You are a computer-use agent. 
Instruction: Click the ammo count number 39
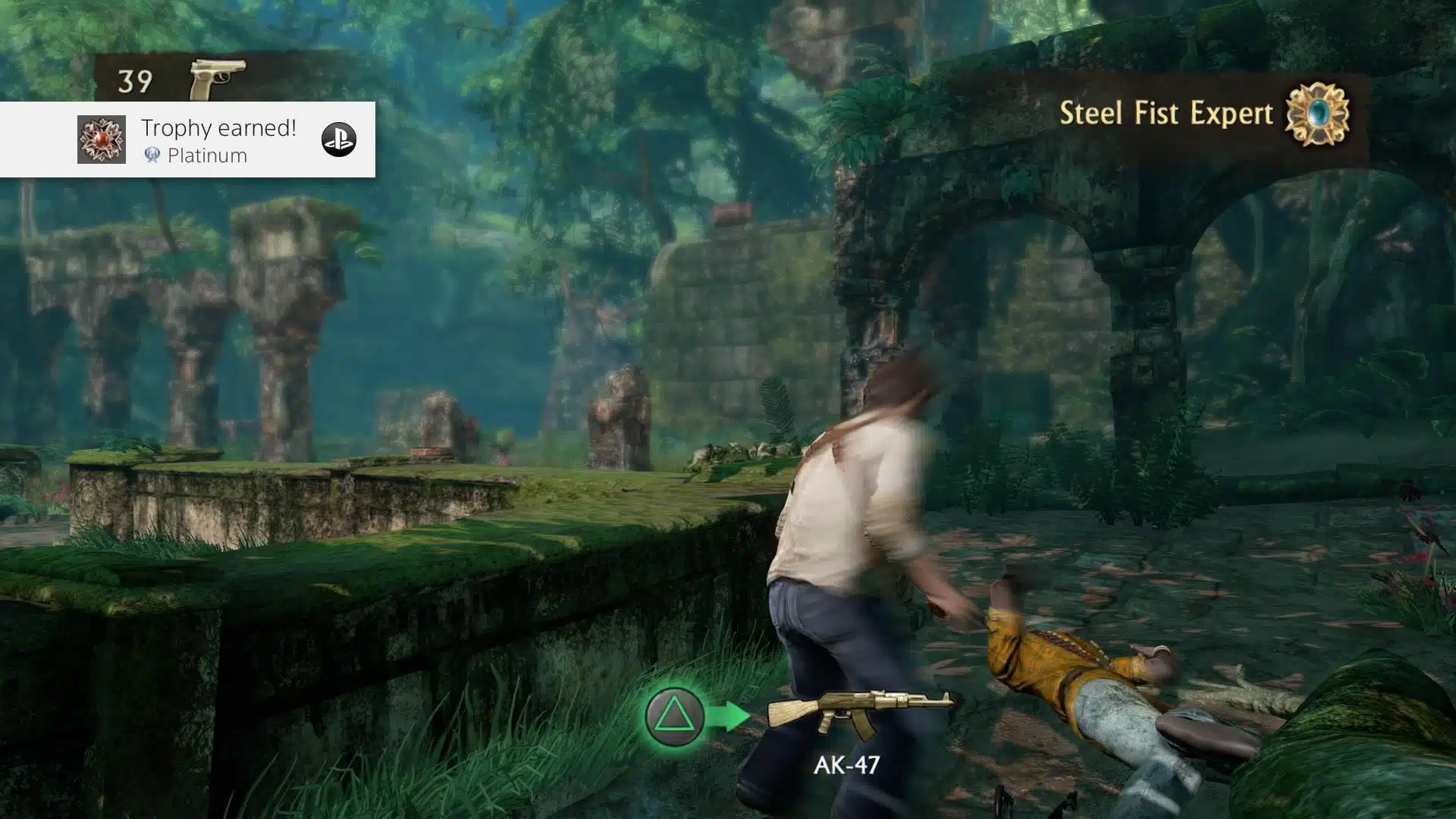135,78
